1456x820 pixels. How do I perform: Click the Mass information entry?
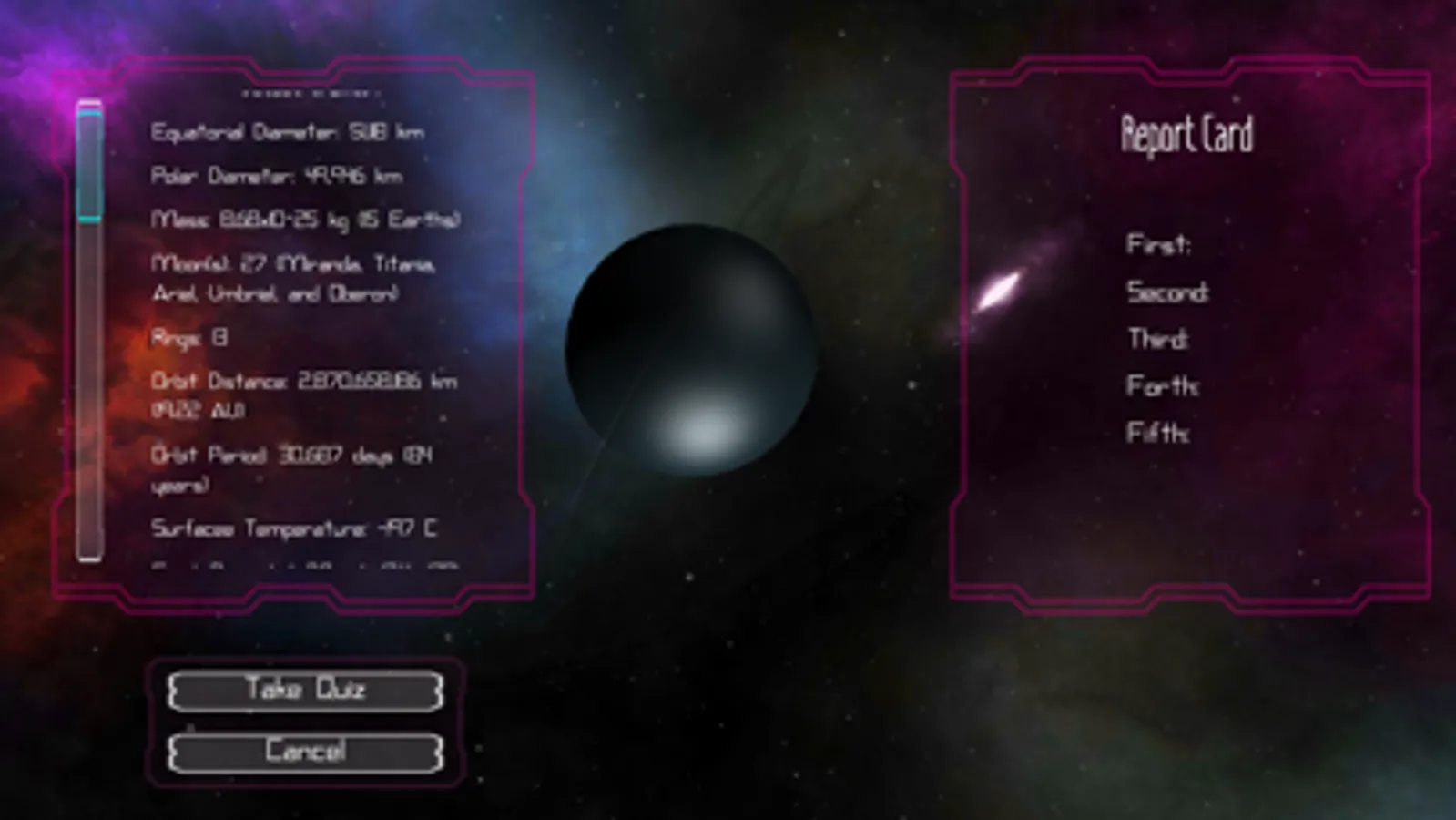point(308,220)
